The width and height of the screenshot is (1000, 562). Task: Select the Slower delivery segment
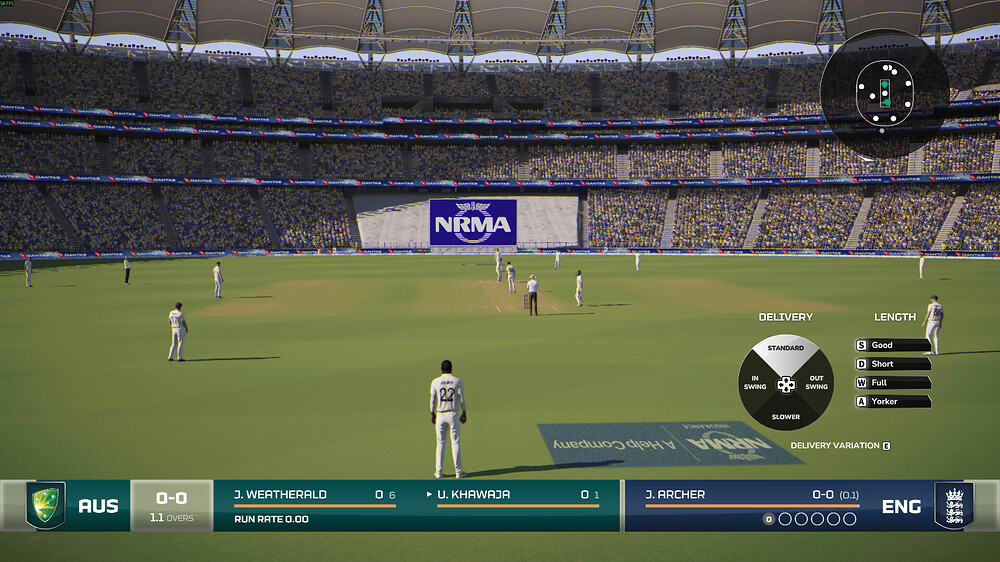tap(786, 415)
